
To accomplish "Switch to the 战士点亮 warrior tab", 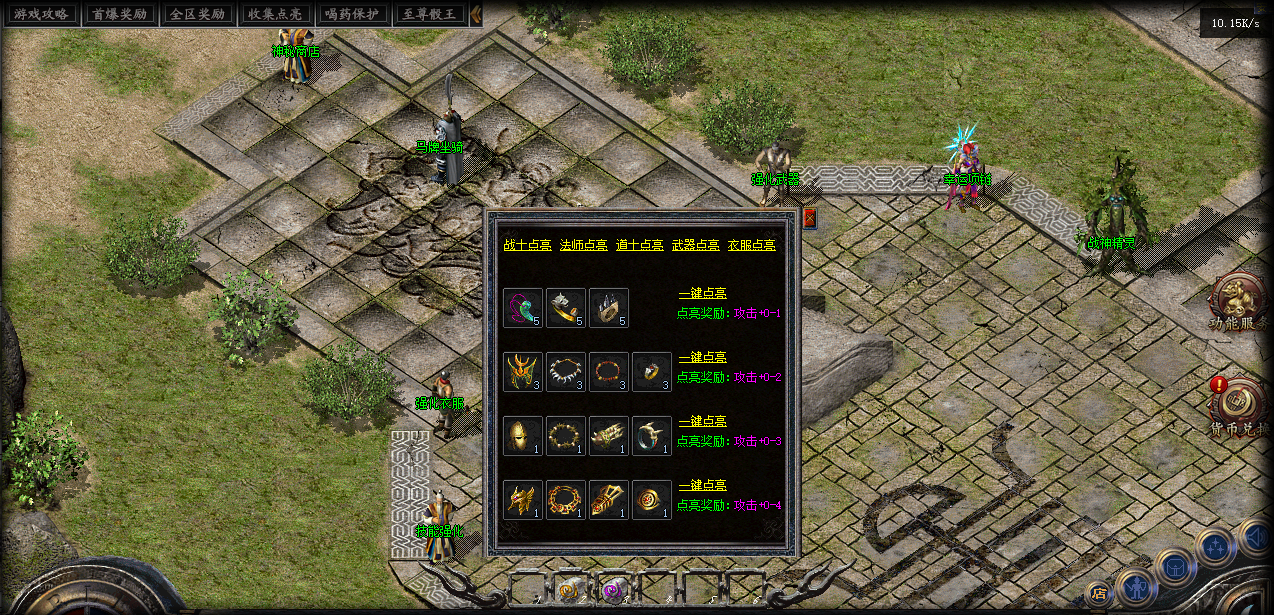I will coord(527,245).
